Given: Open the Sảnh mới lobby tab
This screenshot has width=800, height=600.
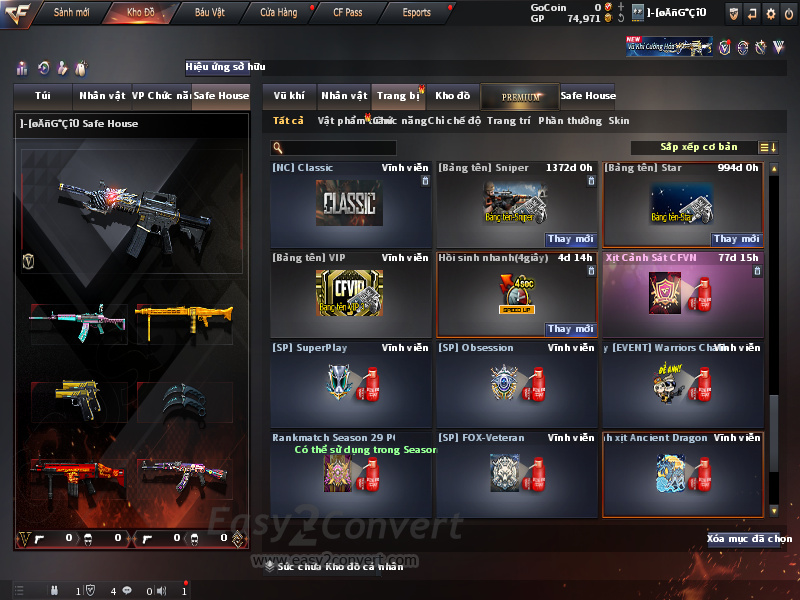Looking at the screenshot, I should [70, 13].
